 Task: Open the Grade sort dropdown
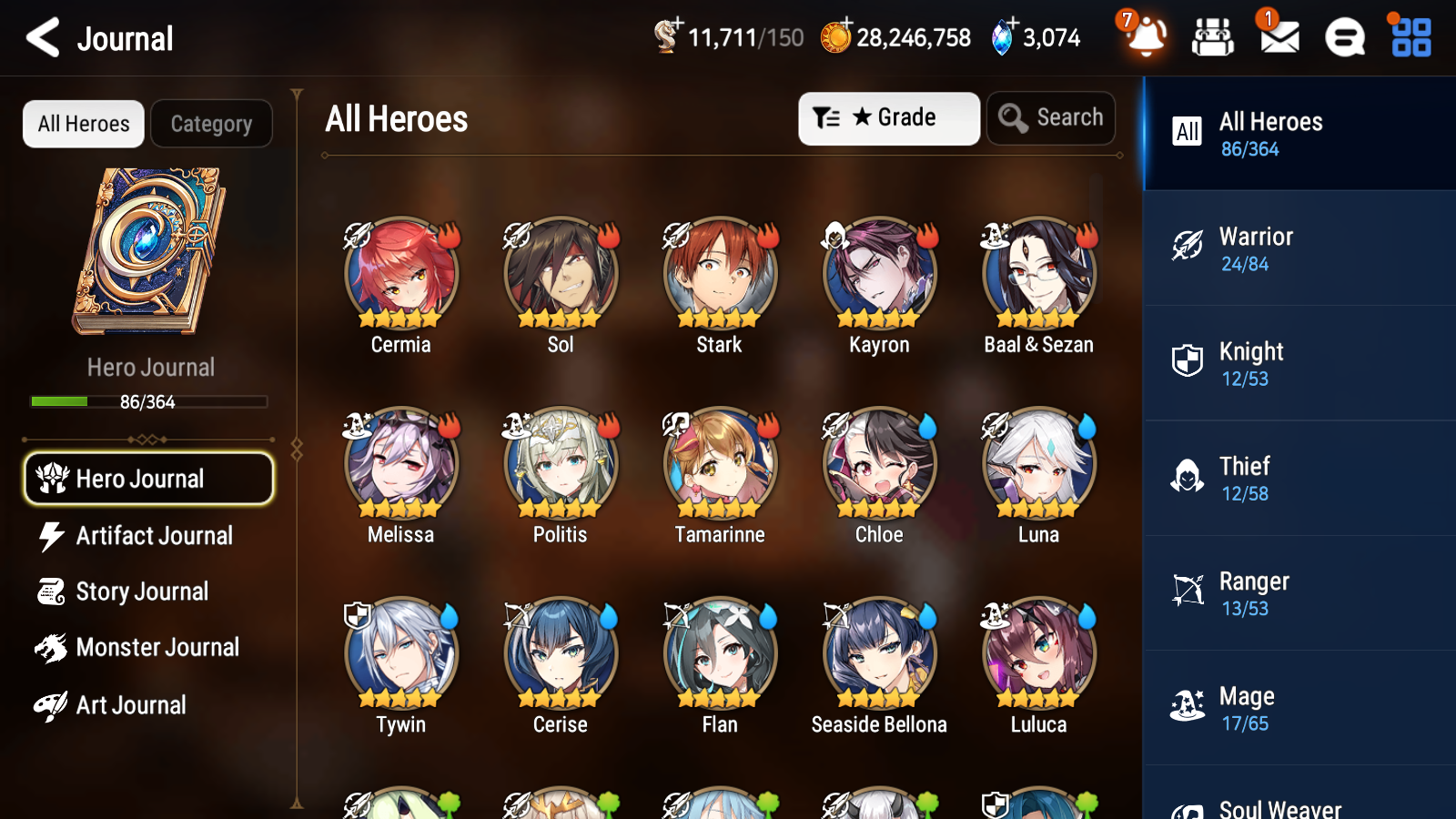point(887,117)
